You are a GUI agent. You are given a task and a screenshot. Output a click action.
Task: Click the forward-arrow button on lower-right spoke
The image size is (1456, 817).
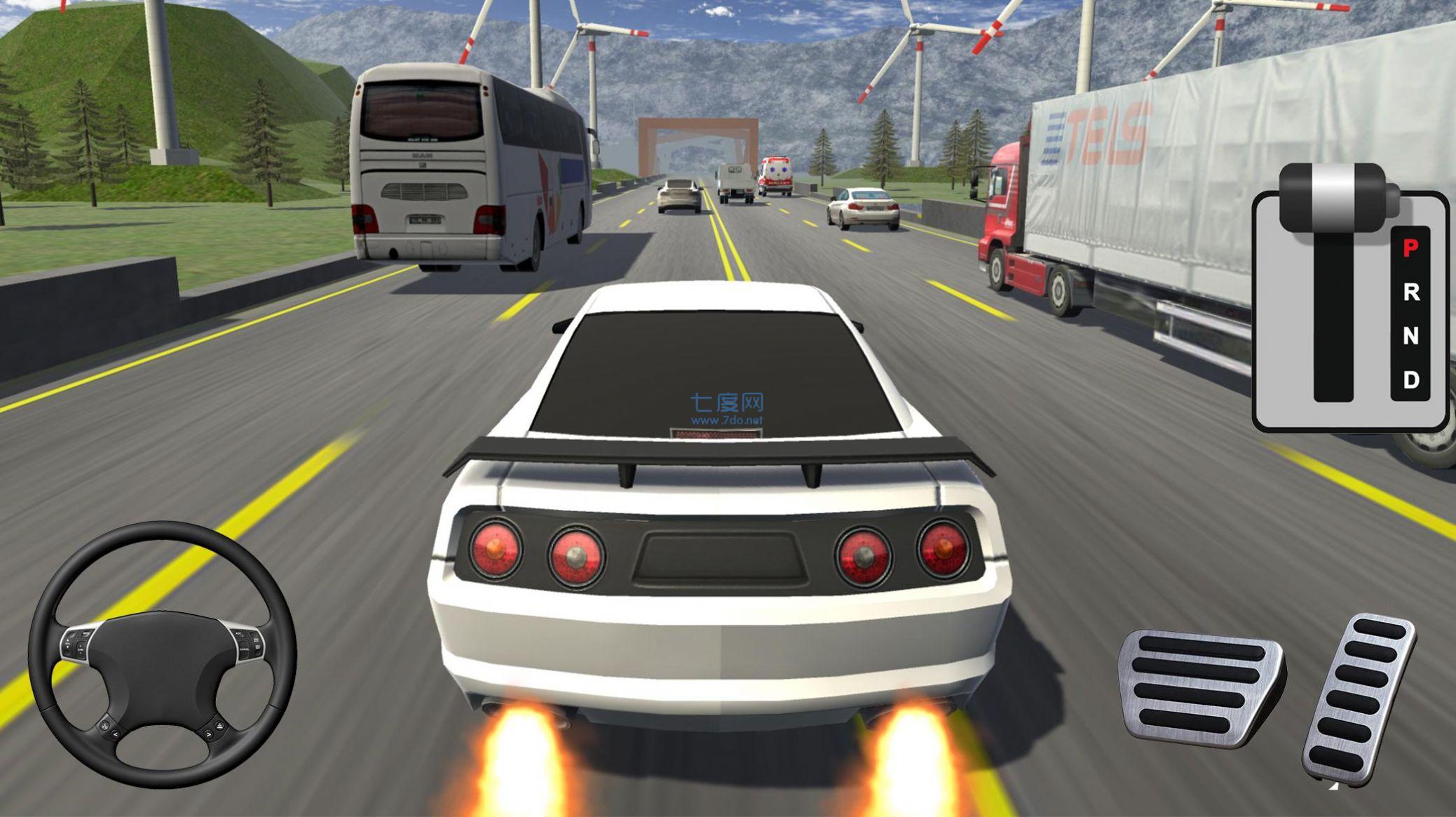click(208, 734)
